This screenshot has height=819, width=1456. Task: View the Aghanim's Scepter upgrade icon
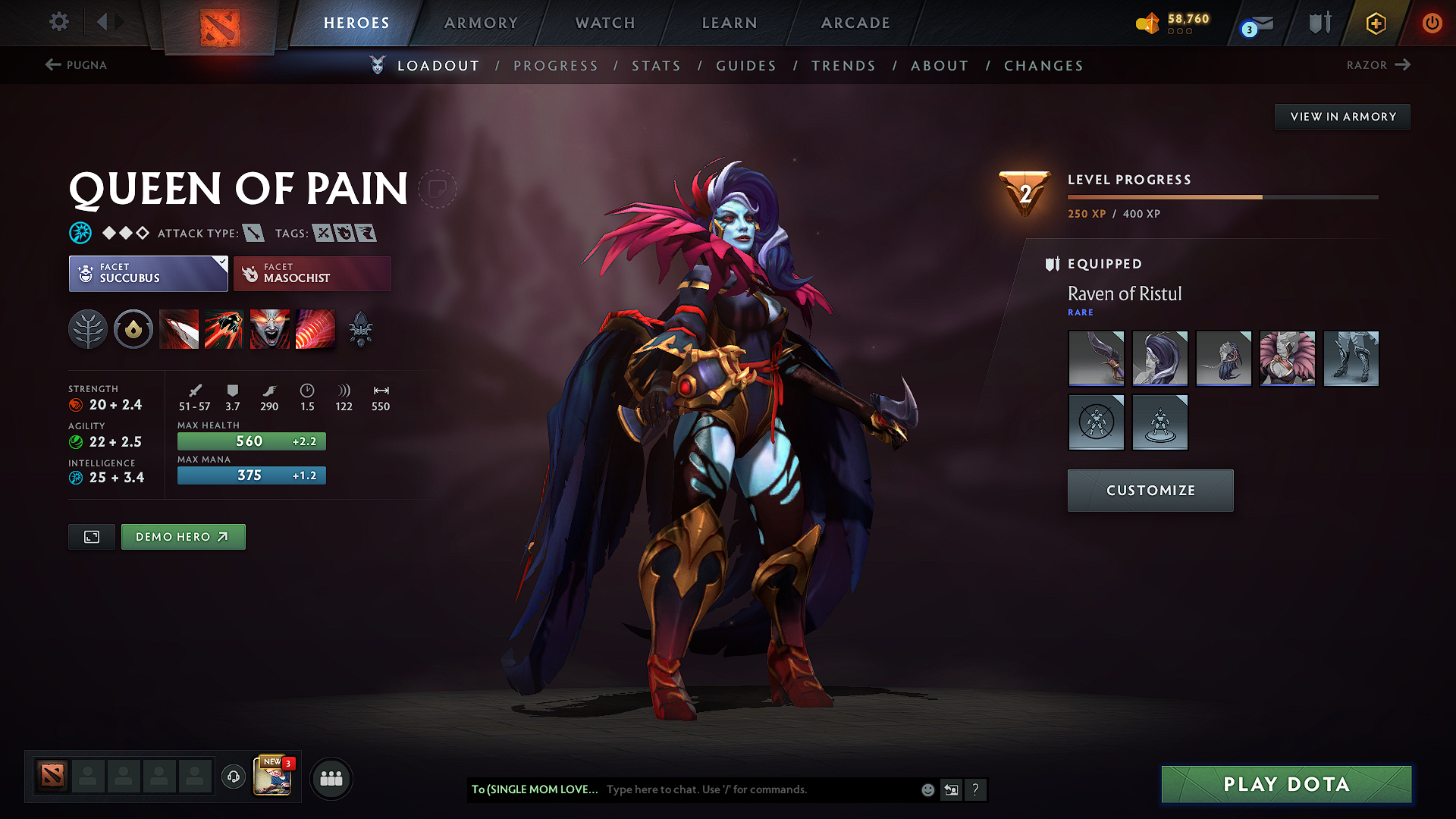(360, 328)
